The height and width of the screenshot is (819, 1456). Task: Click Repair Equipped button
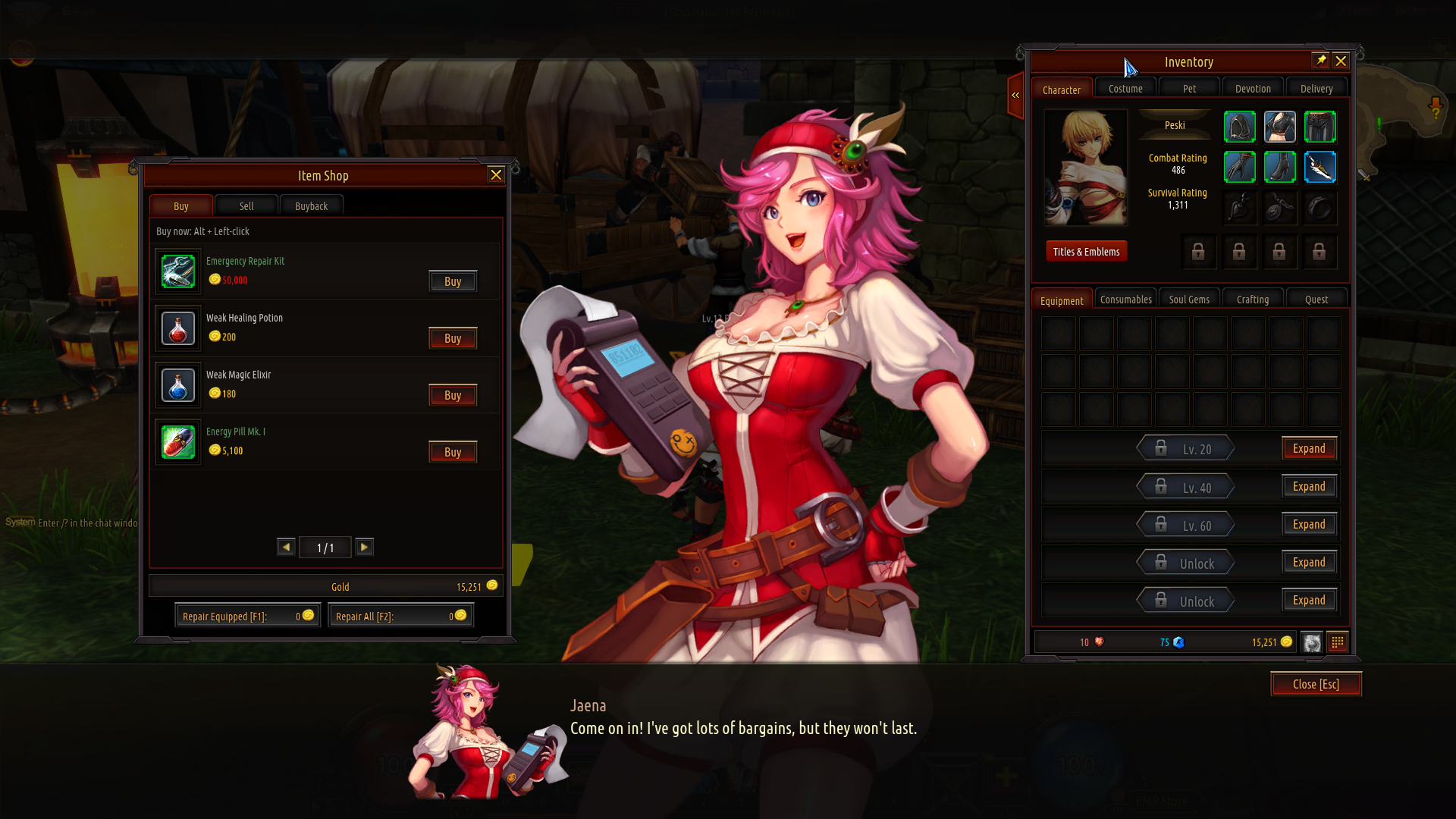[247, 616]
